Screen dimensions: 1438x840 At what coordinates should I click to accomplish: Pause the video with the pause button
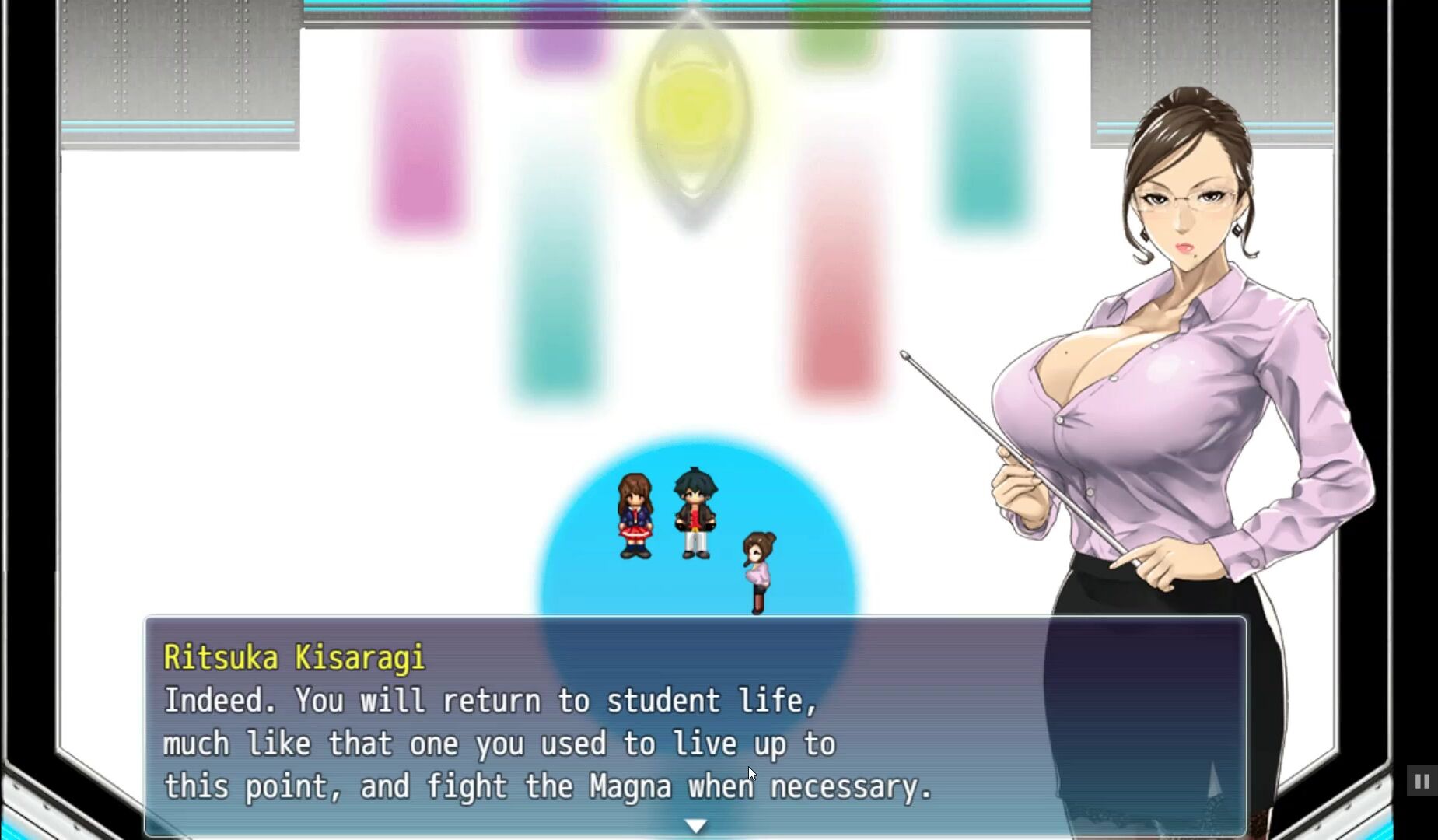[x=1422, y=781]
